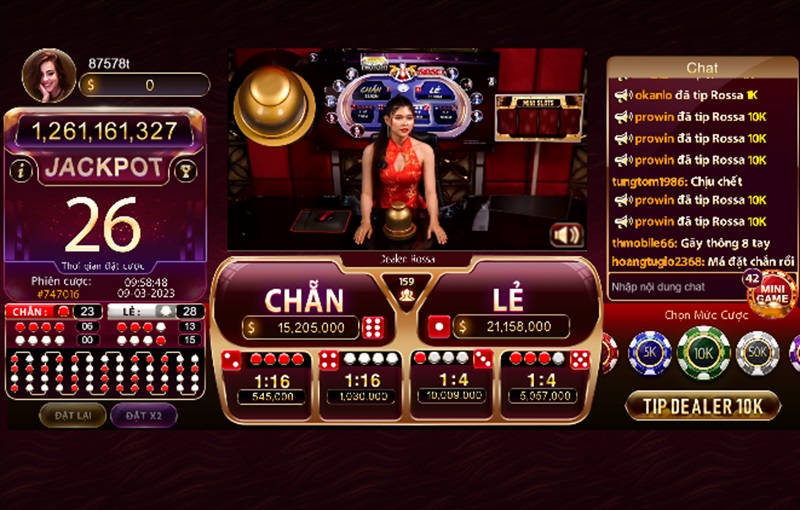This screenshot has height=510, width=800.
Task: Click the ĐẶT LẠI rebet button
Action: 72,414
